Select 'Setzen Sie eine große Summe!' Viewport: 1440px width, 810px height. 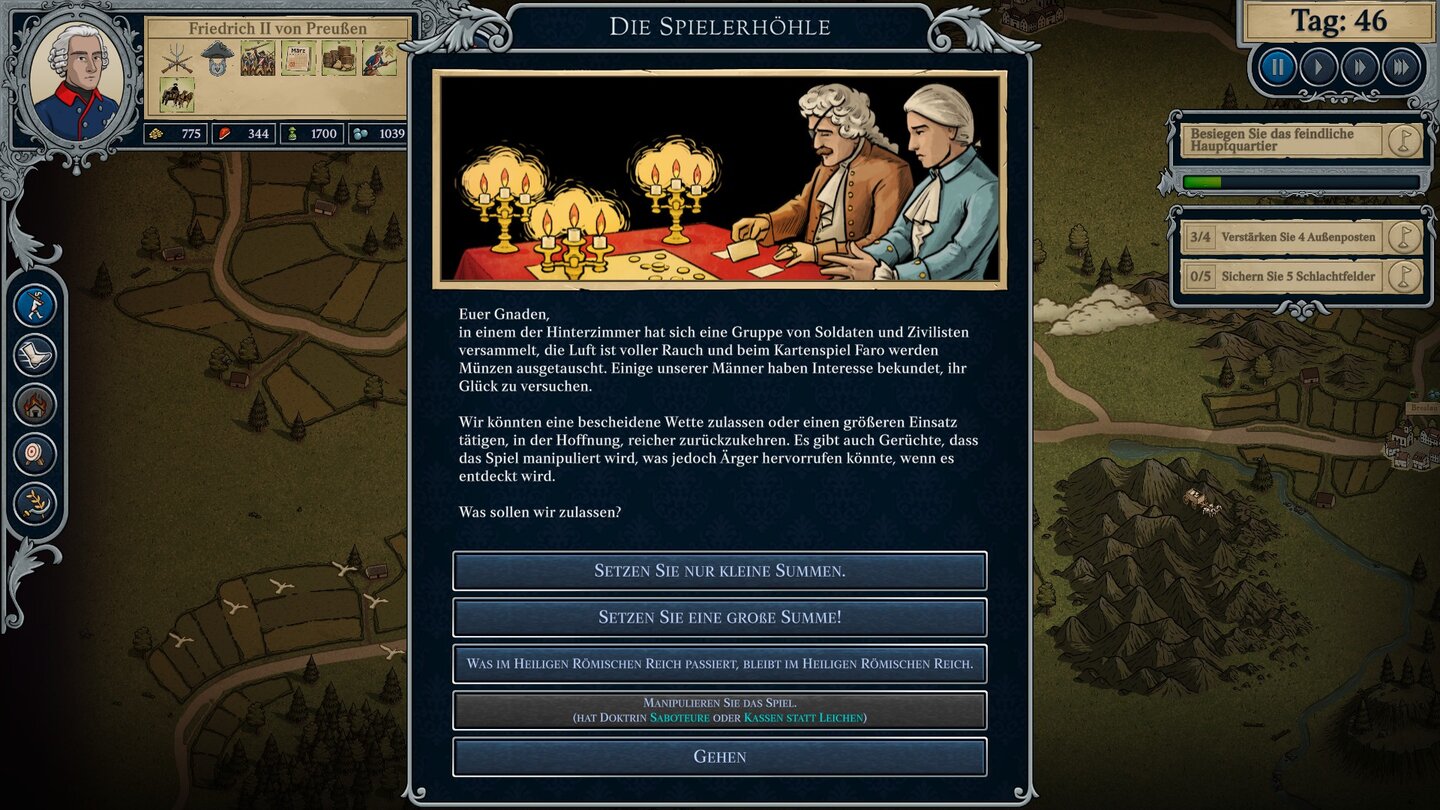tap(719, 617)
